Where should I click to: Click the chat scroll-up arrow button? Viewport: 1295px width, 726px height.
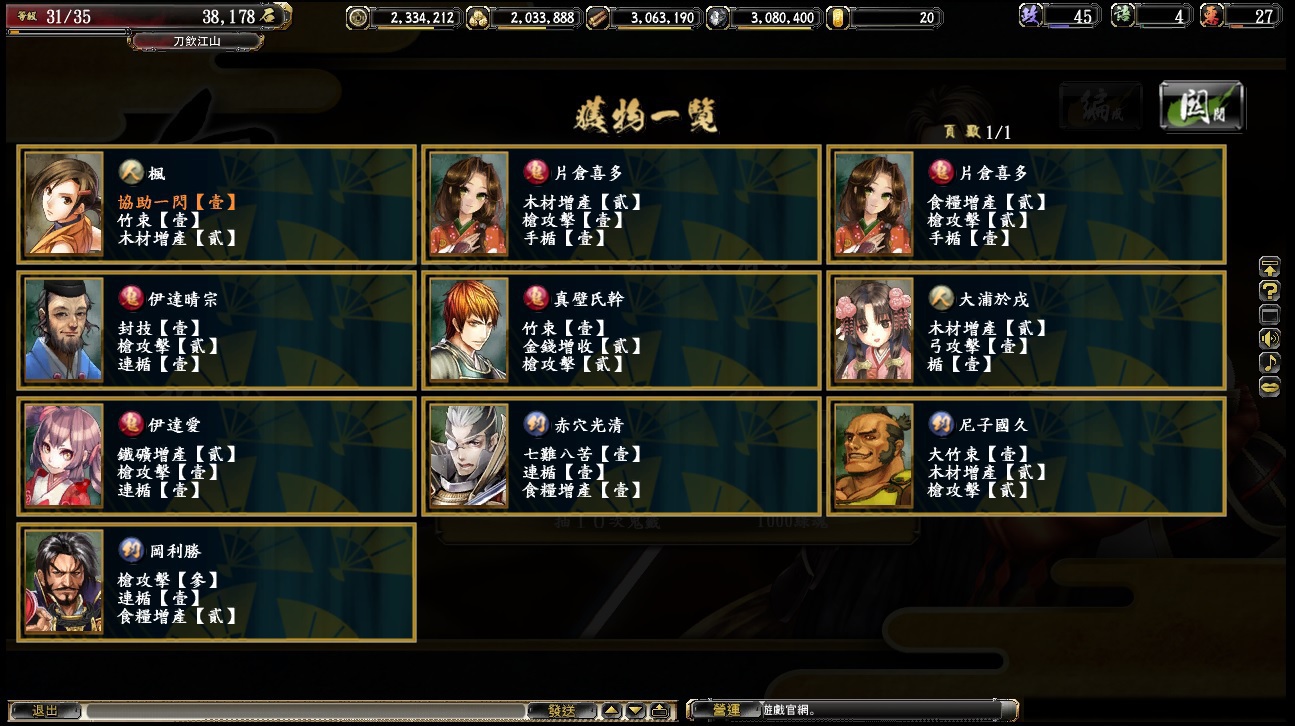611,711
